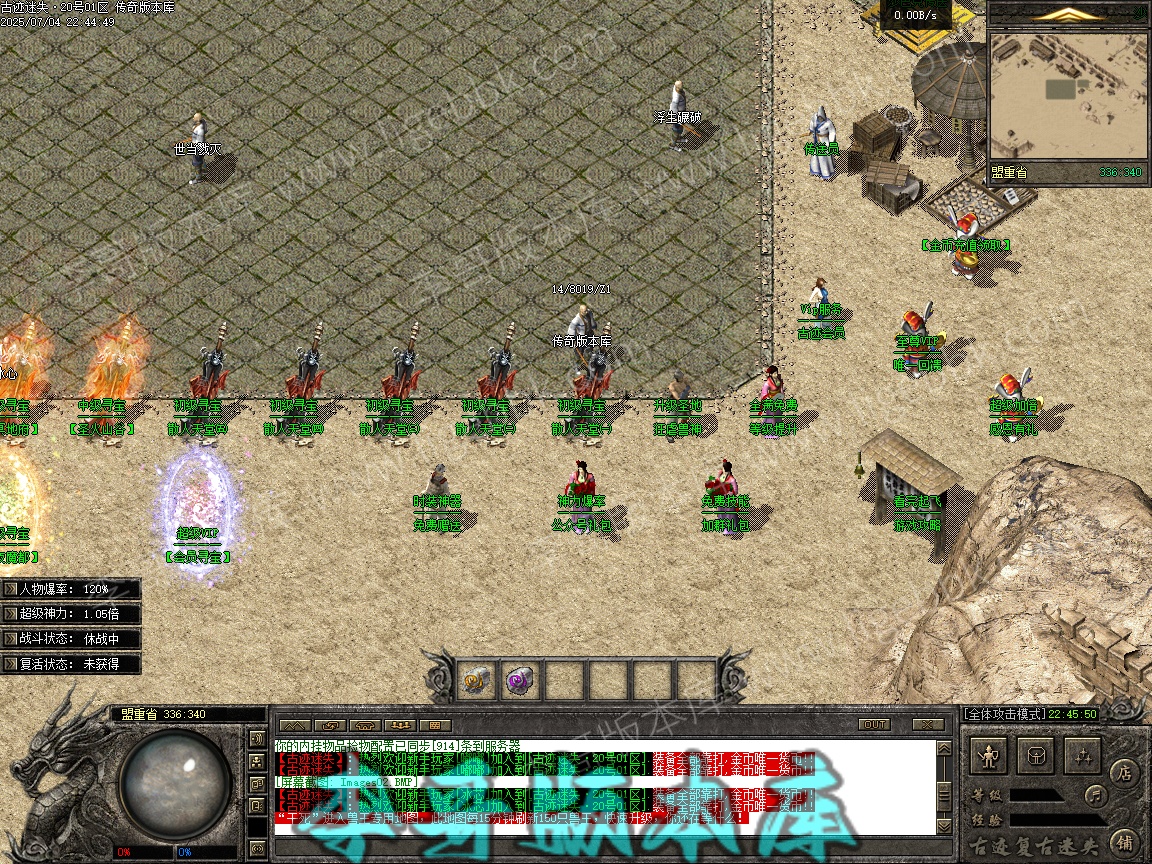Open the group panel with three-figures icon
Image resolution: width=1152 pixels, height=864 pixels.
tap(401, 725)
